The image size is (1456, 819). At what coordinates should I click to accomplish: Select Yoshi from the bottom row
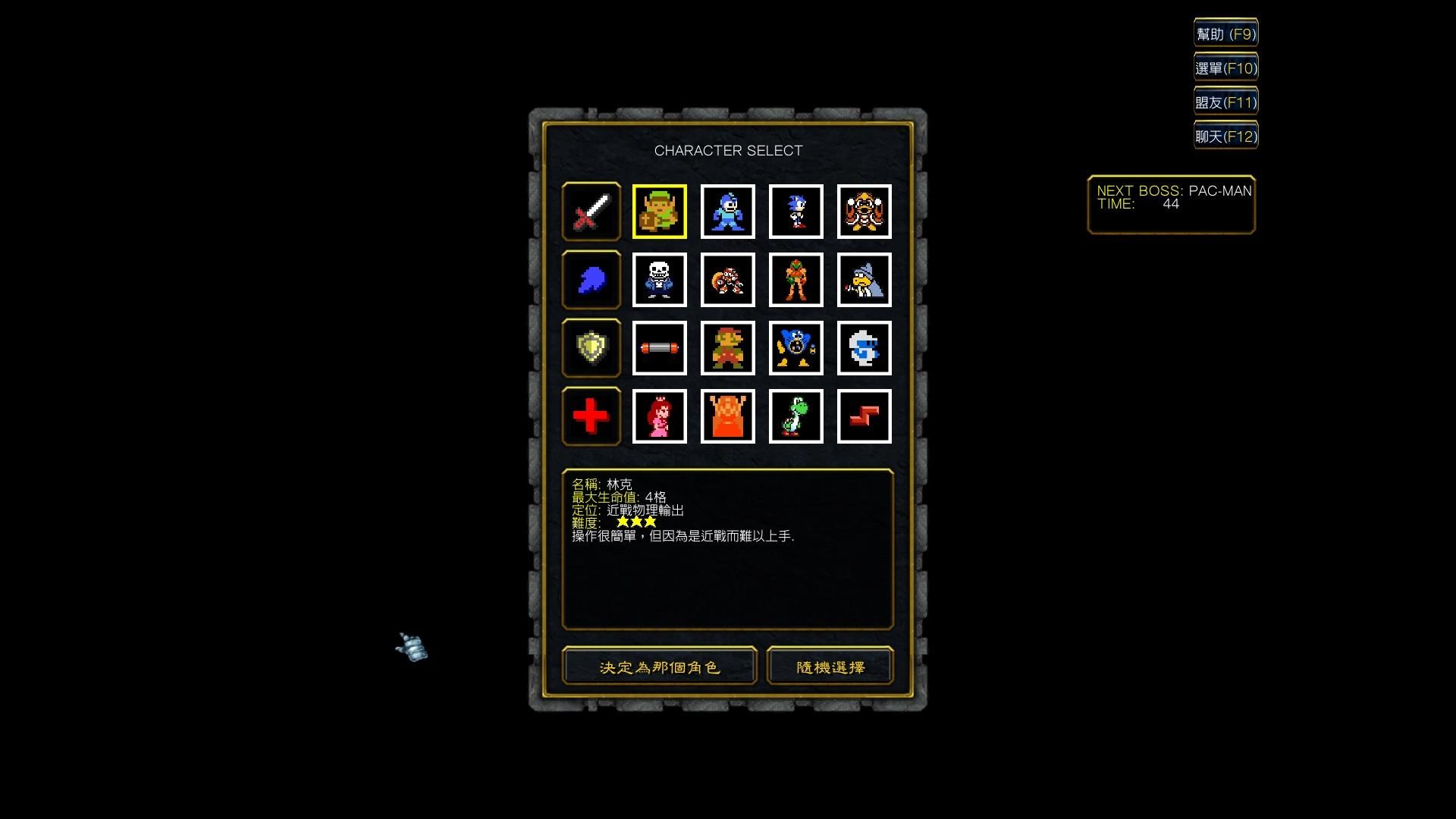[x=795, y=416]
